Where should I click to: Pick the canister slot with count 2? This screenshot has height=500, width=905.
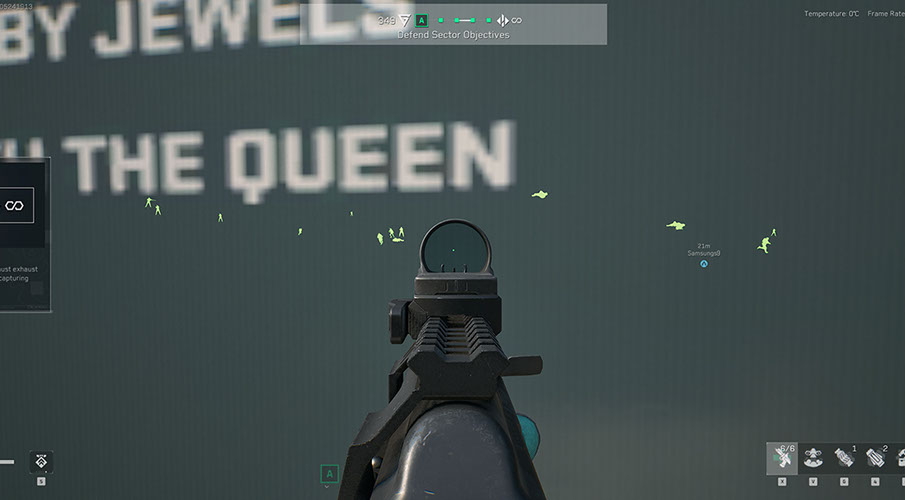tap(875, 458)
